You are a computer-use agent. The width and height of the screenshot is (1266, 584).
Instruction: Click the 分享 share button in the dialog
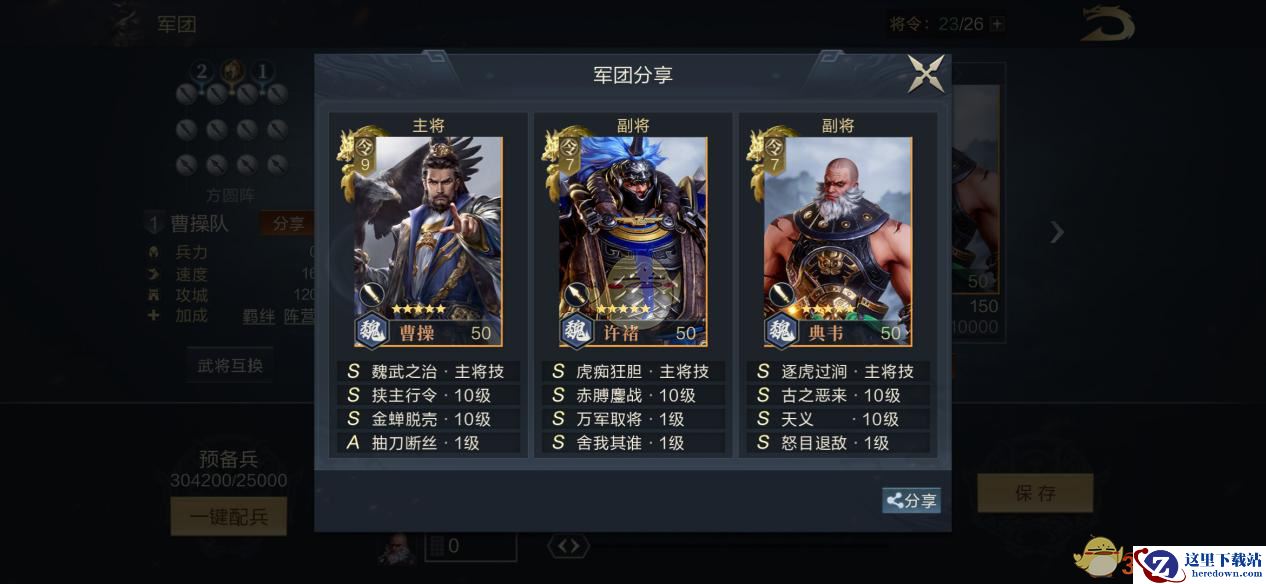pos(911,501)
